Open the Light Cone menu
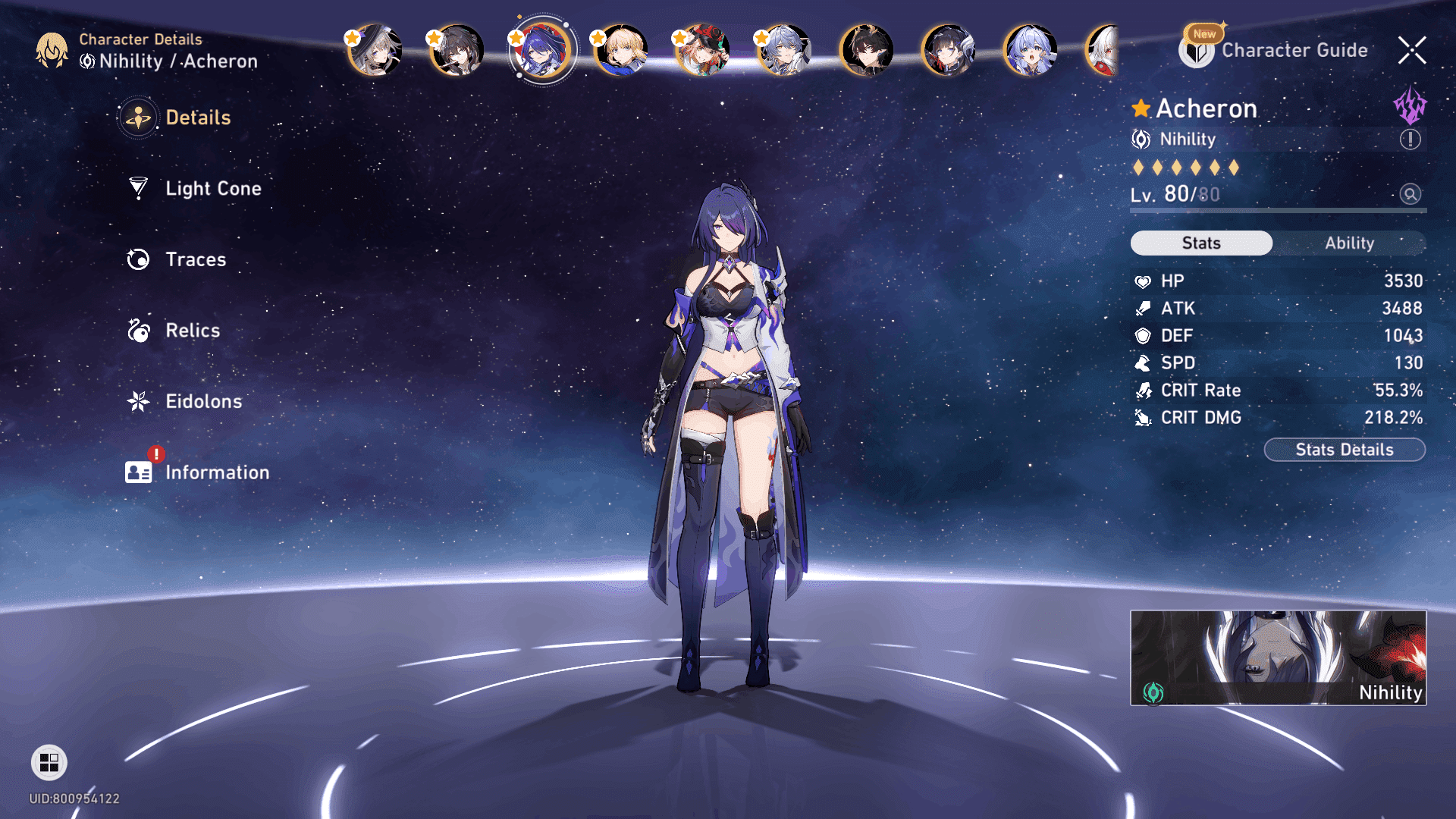The height and width of the screenshot is (819, 1456). (212, 189)
